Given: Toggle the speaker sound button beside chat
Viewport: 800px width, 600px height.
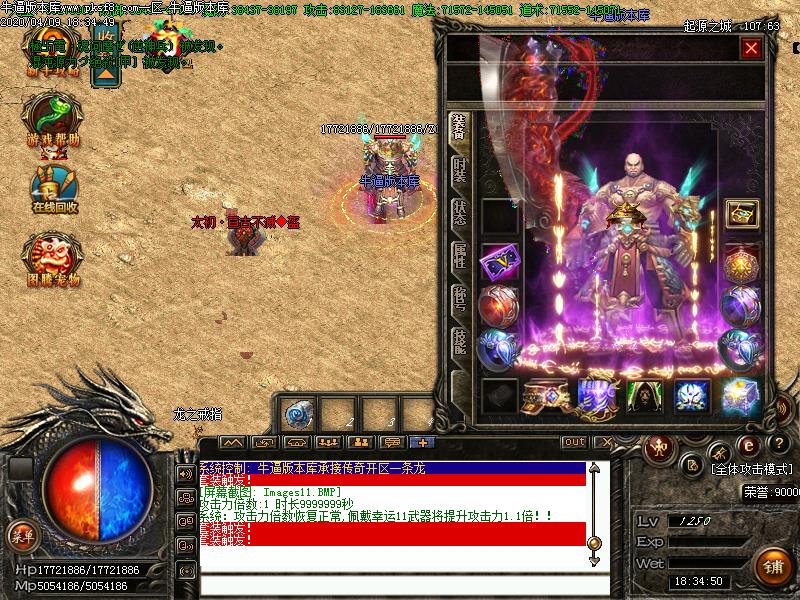Looking at the screenshot, I should (x=186, y=474).
